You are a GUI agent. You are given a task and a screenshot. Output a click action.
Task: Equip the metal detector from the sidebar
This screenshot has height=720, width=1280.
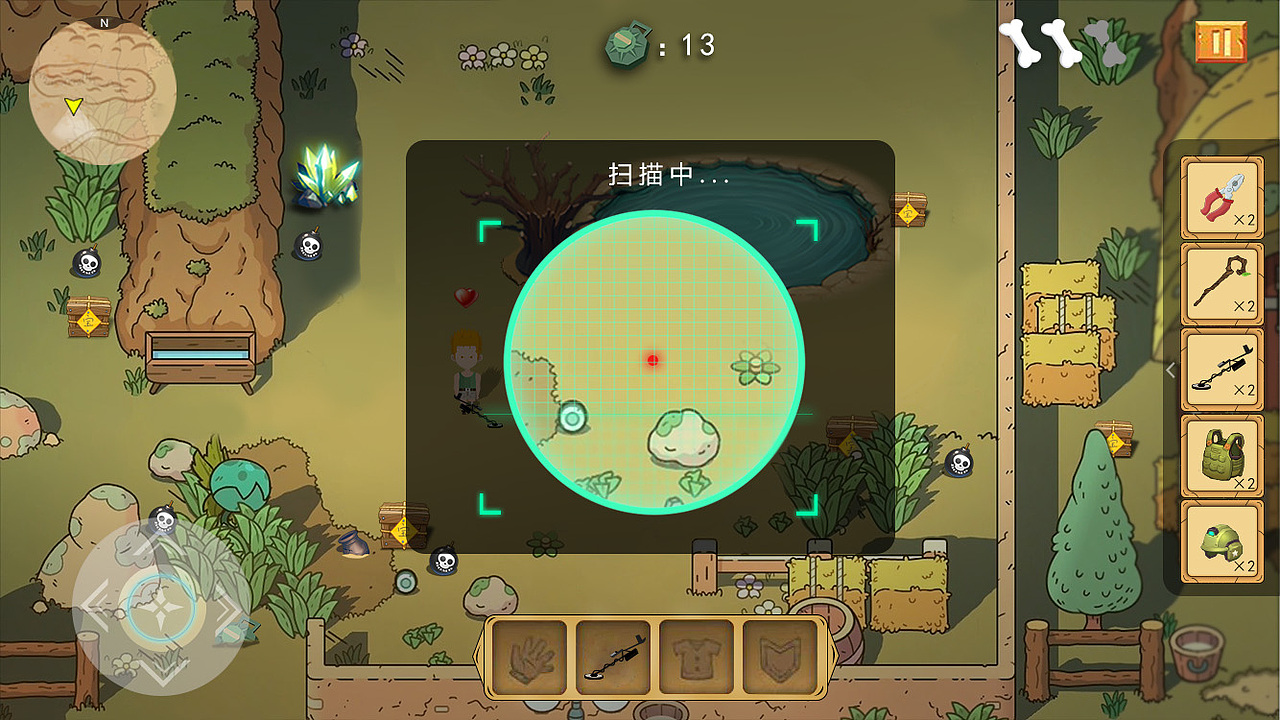(1221, 370)
